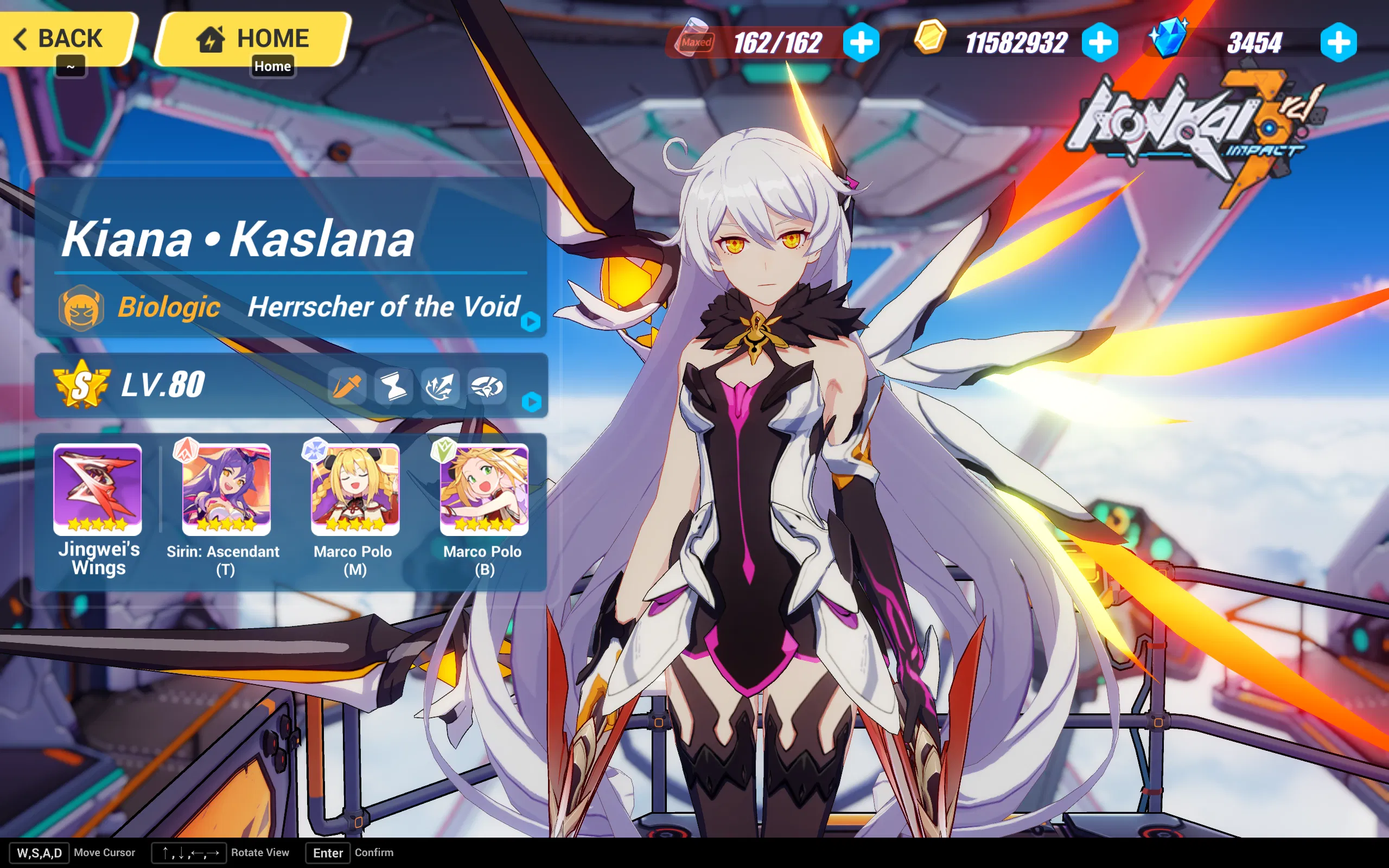The height and width of the screenshot is (868, 1389).
Task: Click the five-star rating under Jingwei's Wings
Action: (x=97, y=524)
